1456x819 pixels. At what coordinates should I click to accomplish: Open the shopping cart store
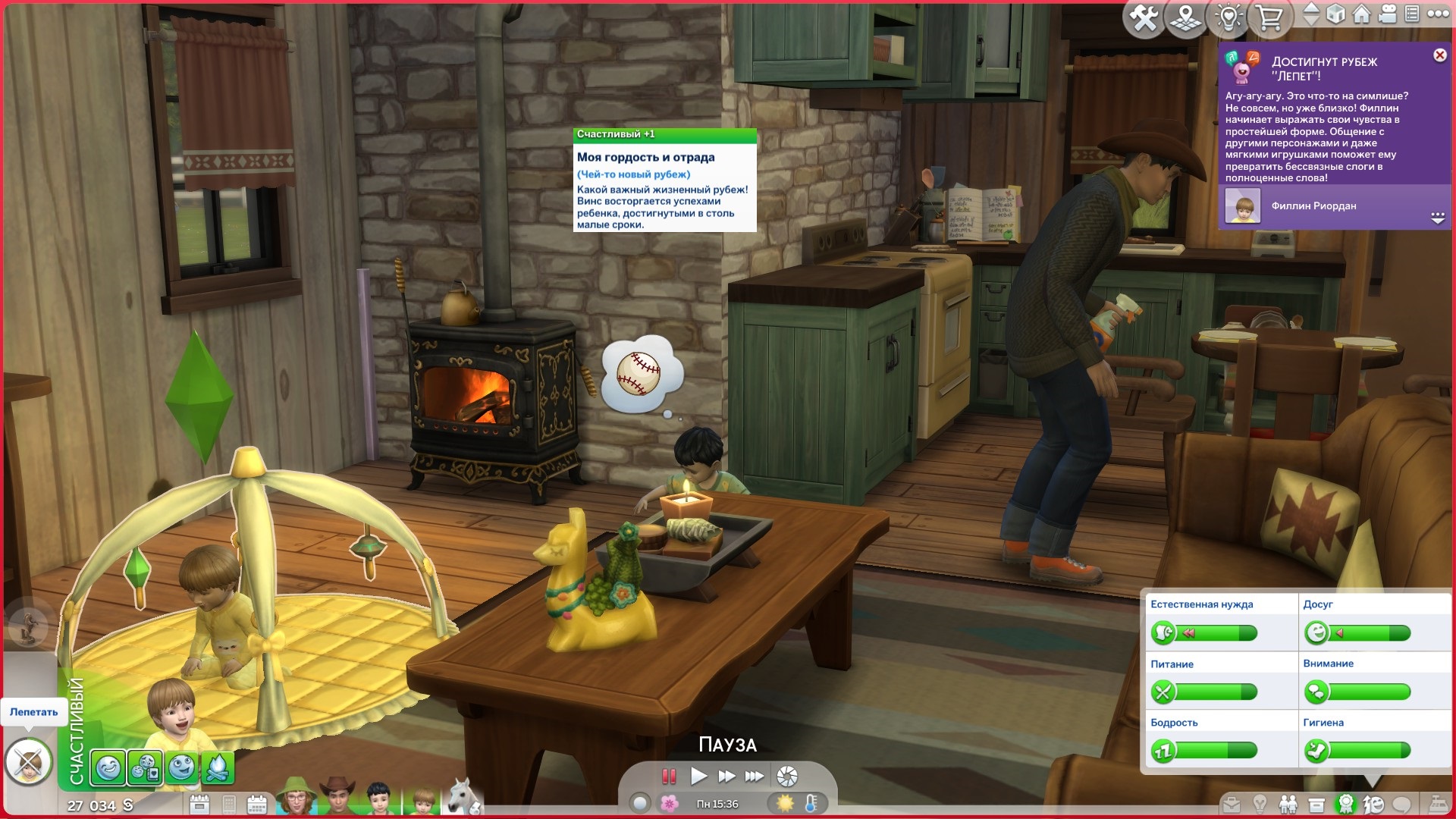(x=1269, y=18)
